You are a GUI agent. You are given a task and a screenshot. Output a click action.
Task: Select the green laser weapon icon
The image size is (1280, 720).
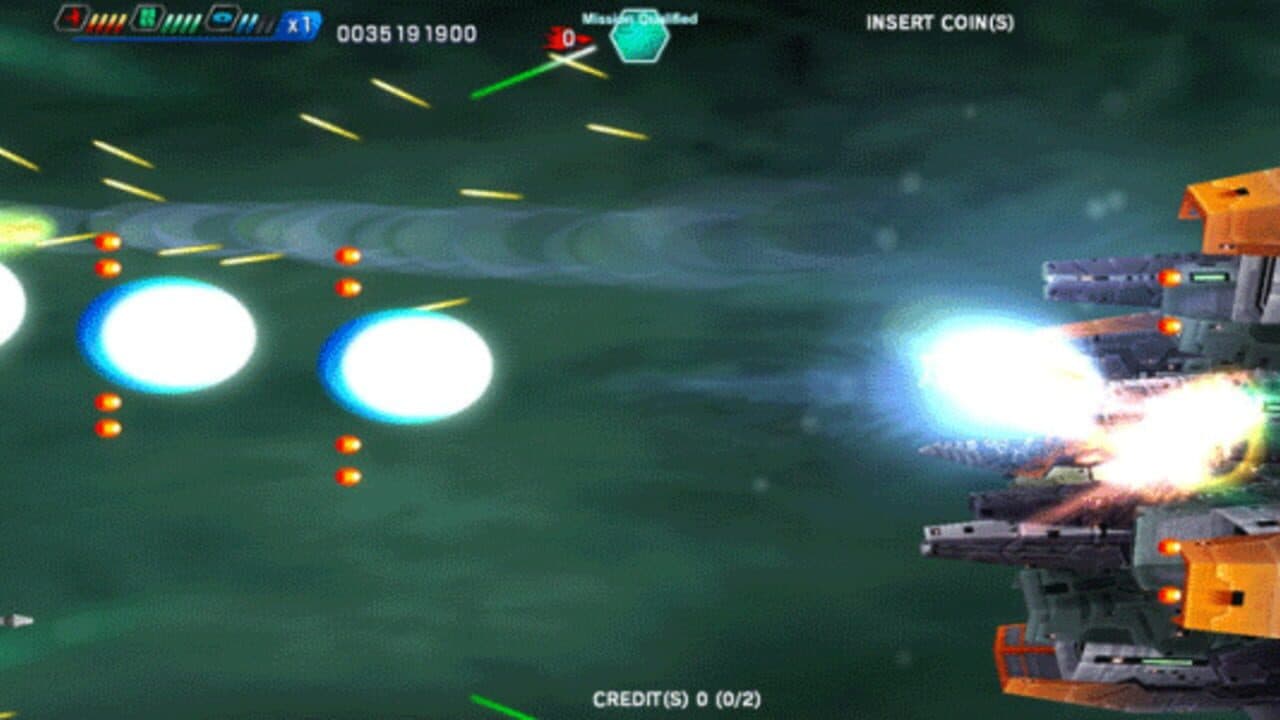pyautogui.click(x=145, y=18)
